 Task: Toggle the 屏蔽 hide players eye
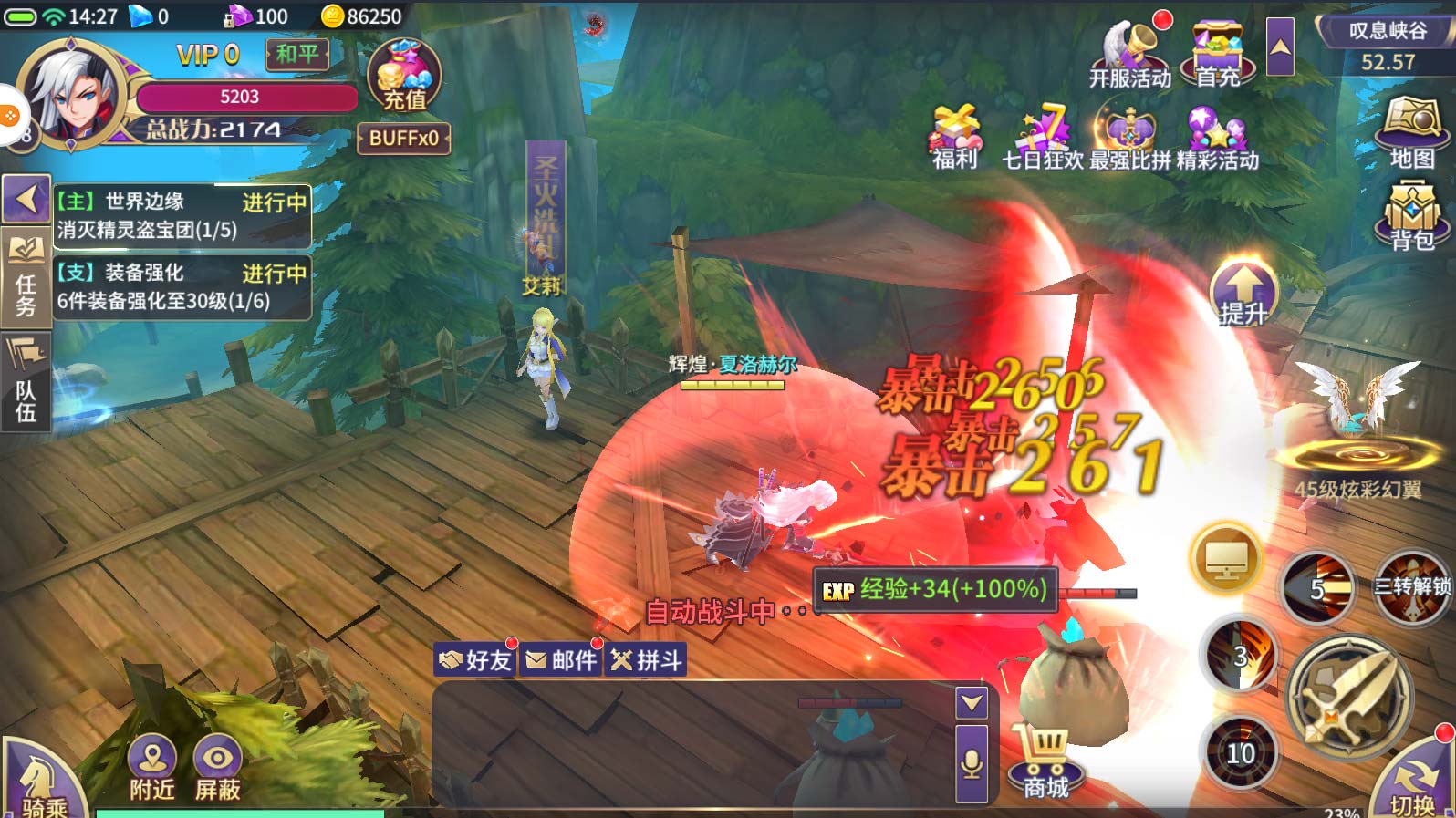(217, 767)
